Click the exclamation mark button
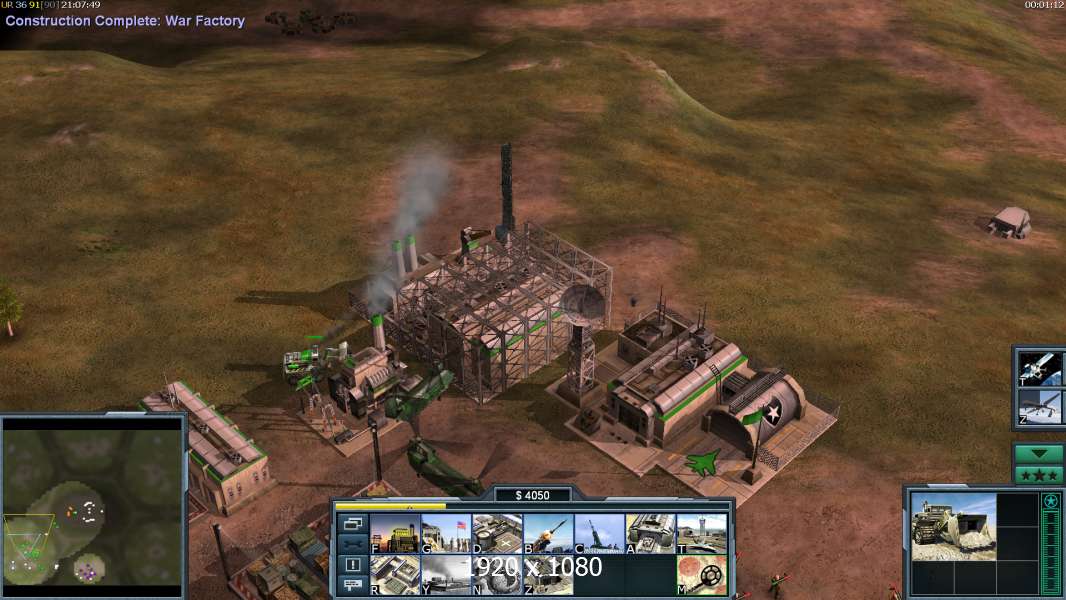1066x600 pixels. click(352, 565)
